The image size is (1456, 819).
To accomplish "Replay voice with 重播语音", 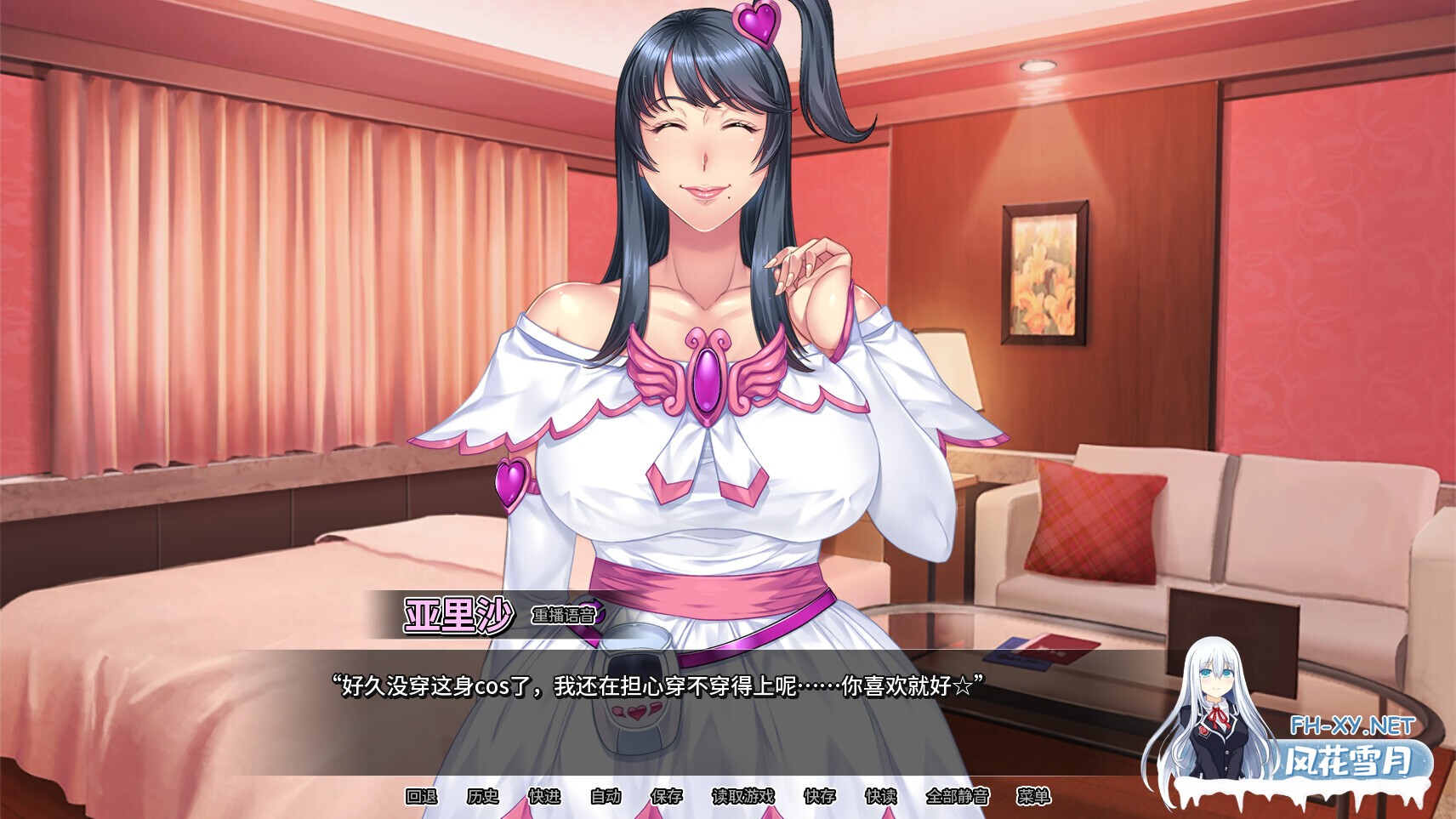I will click(564, 615).
